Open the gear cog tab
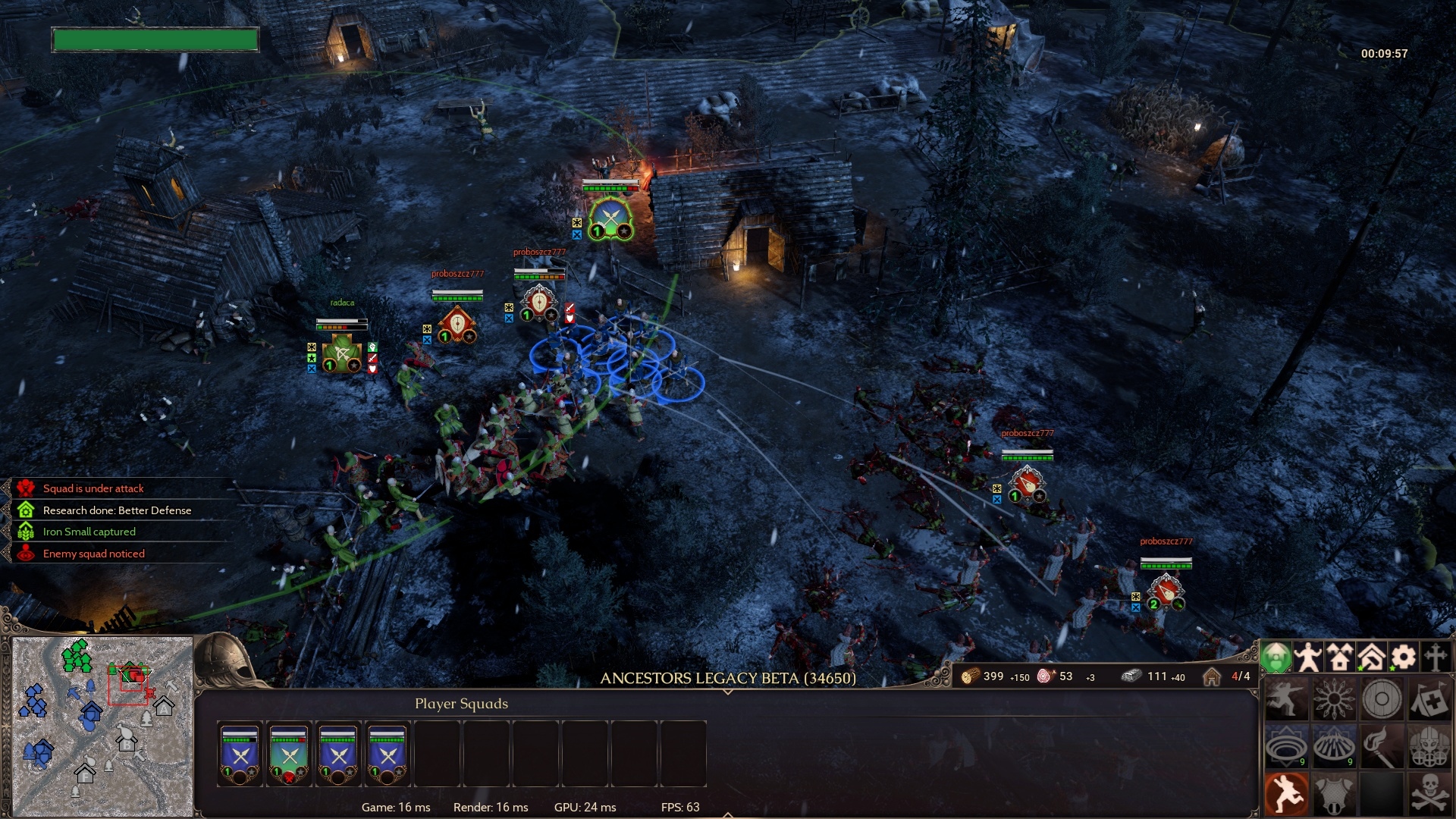 [1404, 657]
